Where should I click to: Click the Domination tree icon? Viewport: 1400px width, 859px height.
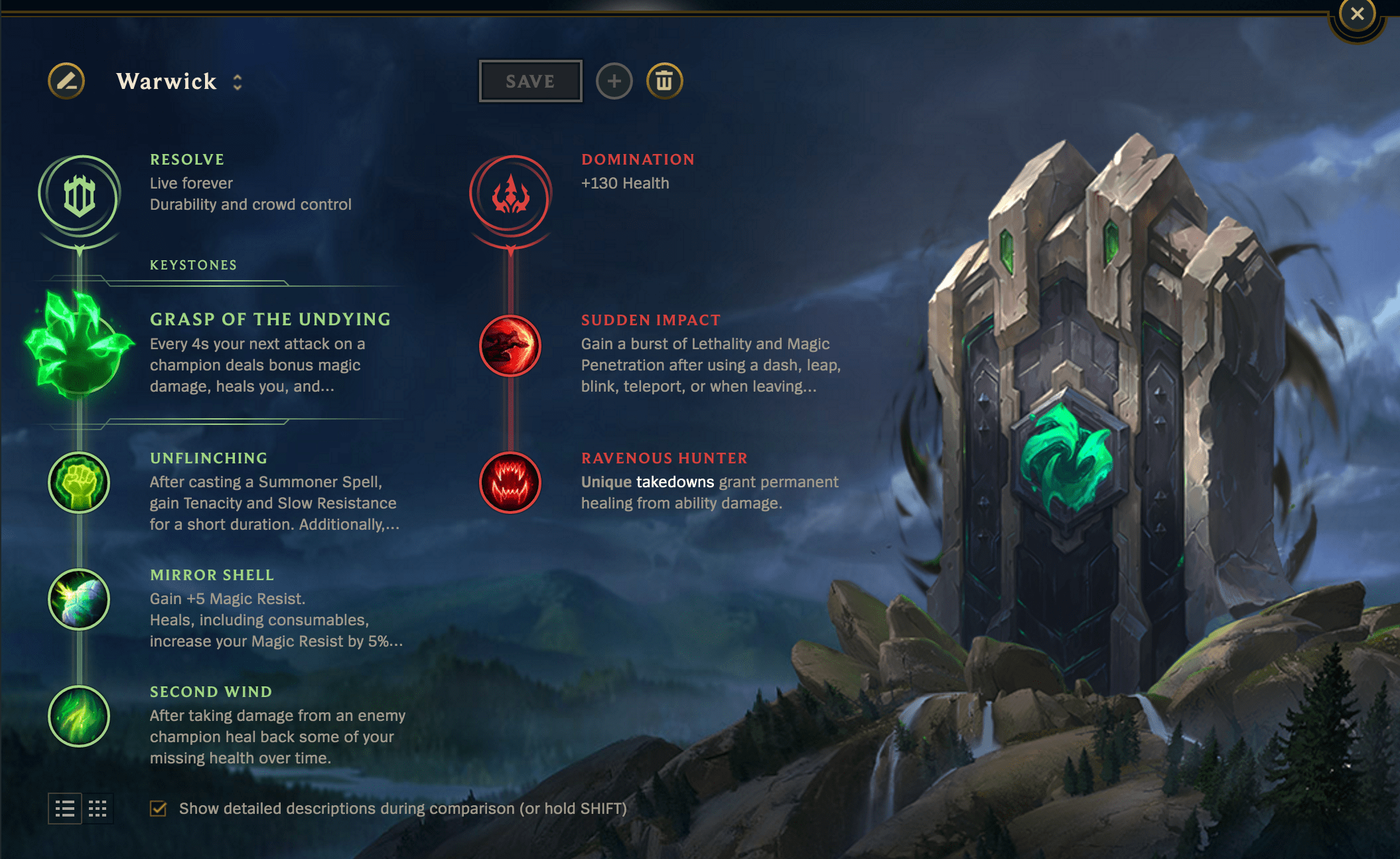pyautogui.click(x=510, y=196)
